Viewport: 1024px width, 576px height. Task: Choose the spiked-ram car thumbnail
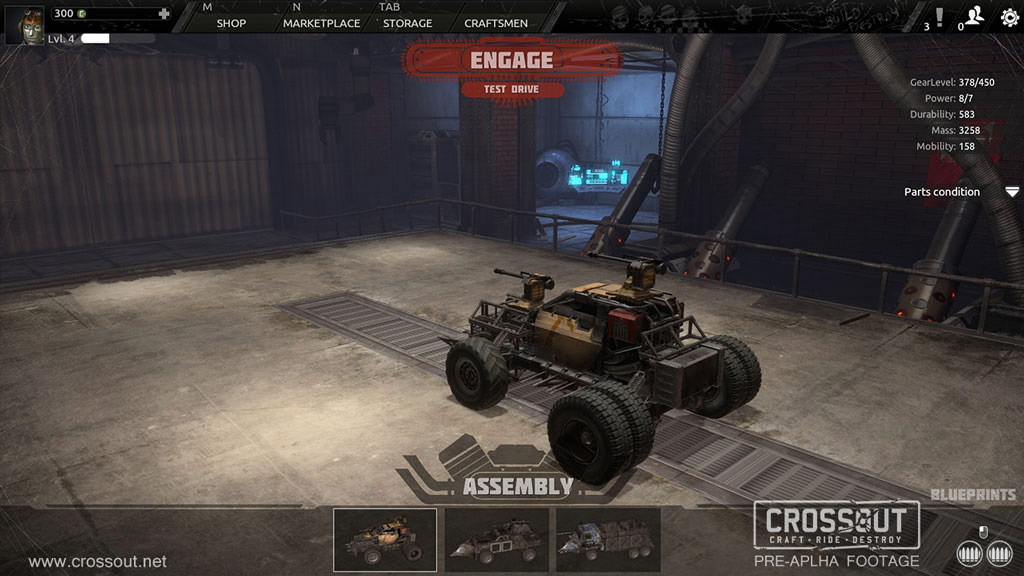click(x=497, y=540)
